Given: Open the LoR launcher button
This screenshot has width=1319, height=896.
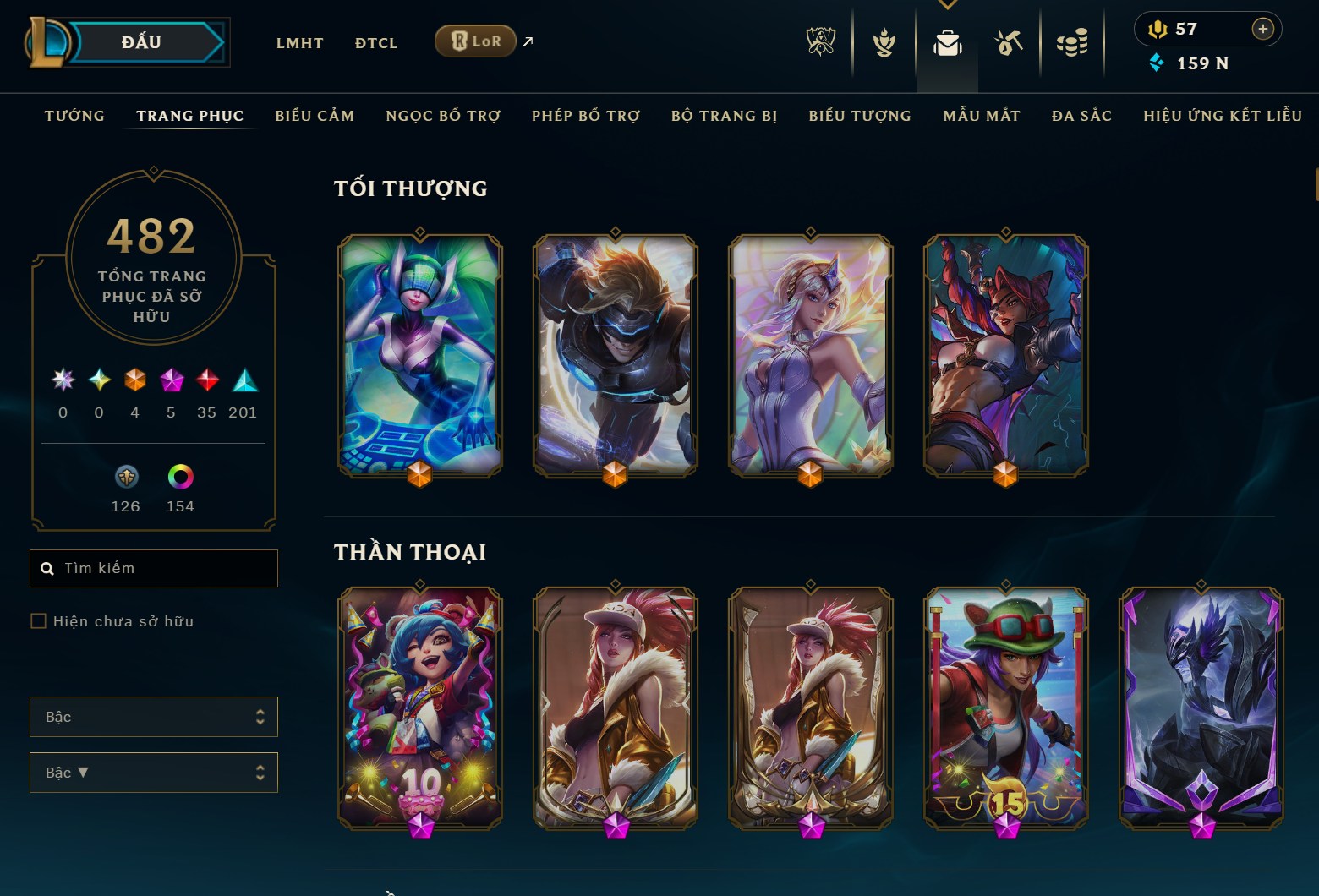Looking at the screenshot, I should pos(475,41).
